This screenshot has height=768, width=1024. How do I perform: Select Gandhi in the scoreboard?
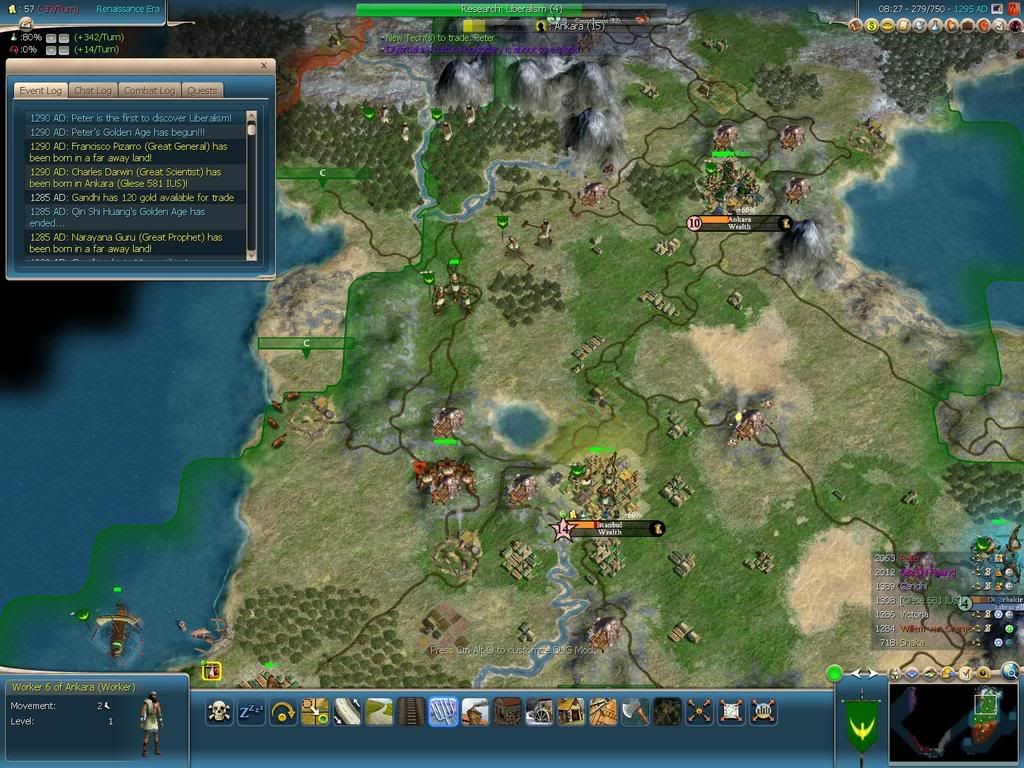912,585
